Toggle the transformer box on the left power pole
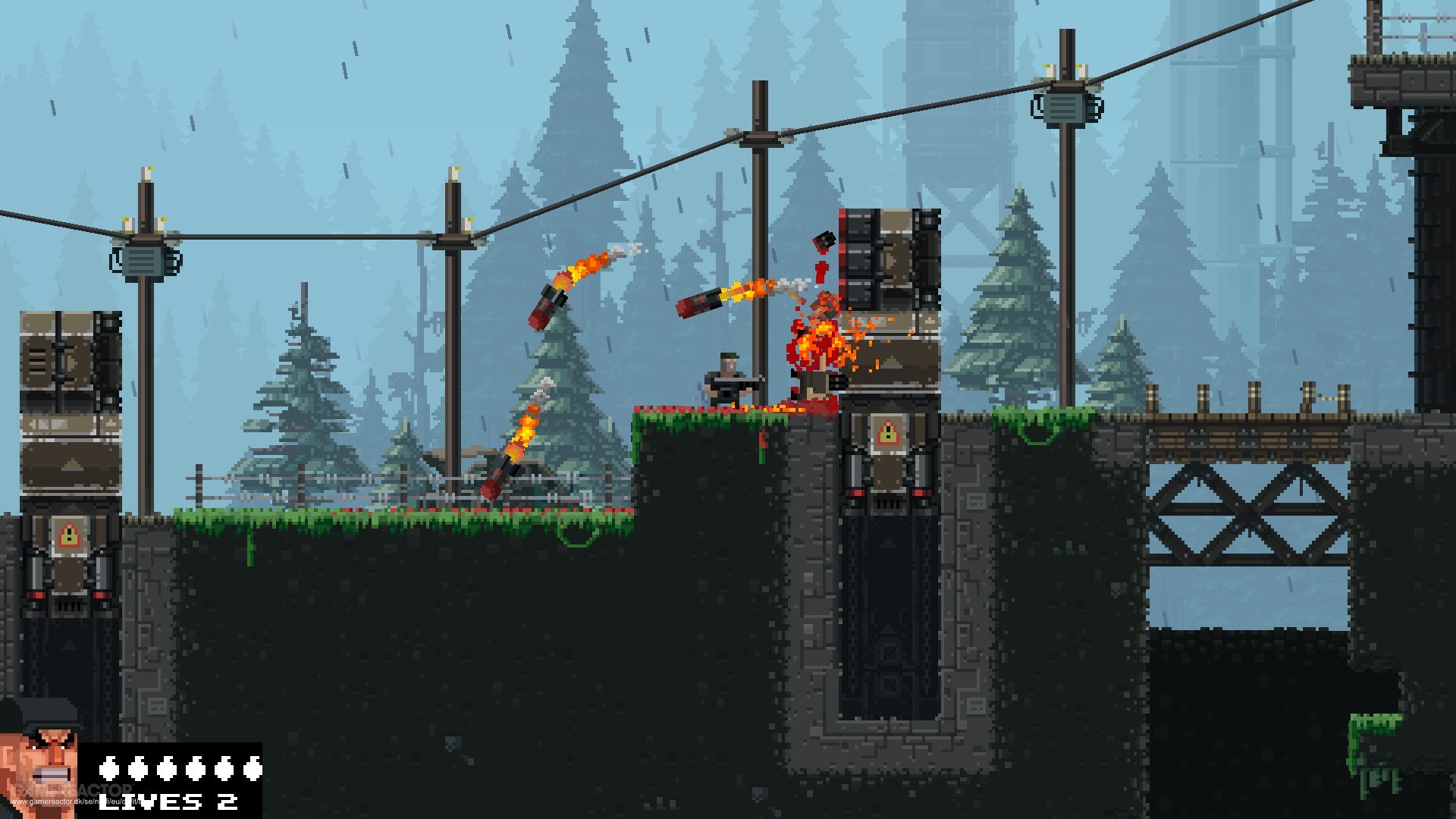 tap(144, 262)
